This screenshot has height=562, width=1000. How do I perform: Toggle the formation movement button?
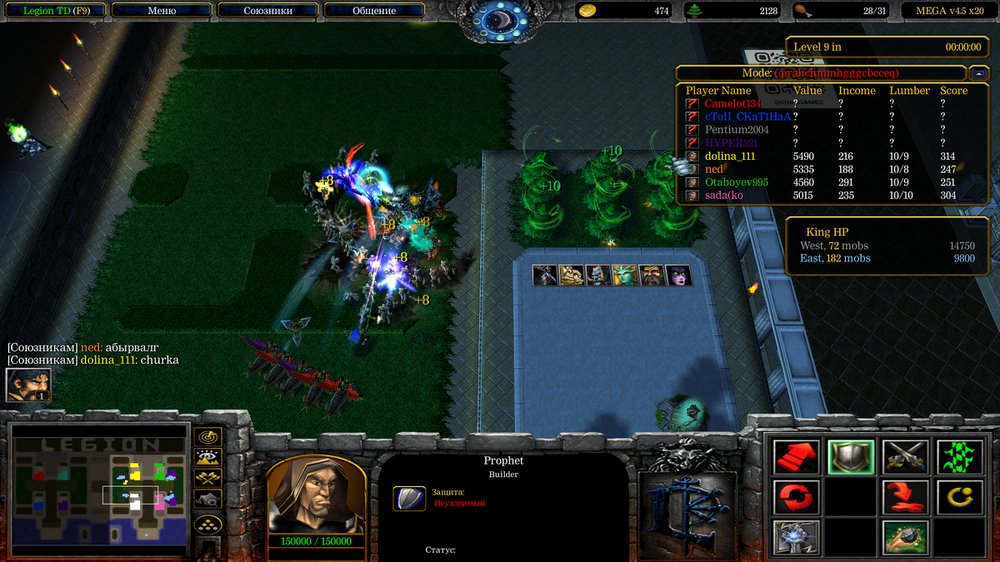coord(208,524)
